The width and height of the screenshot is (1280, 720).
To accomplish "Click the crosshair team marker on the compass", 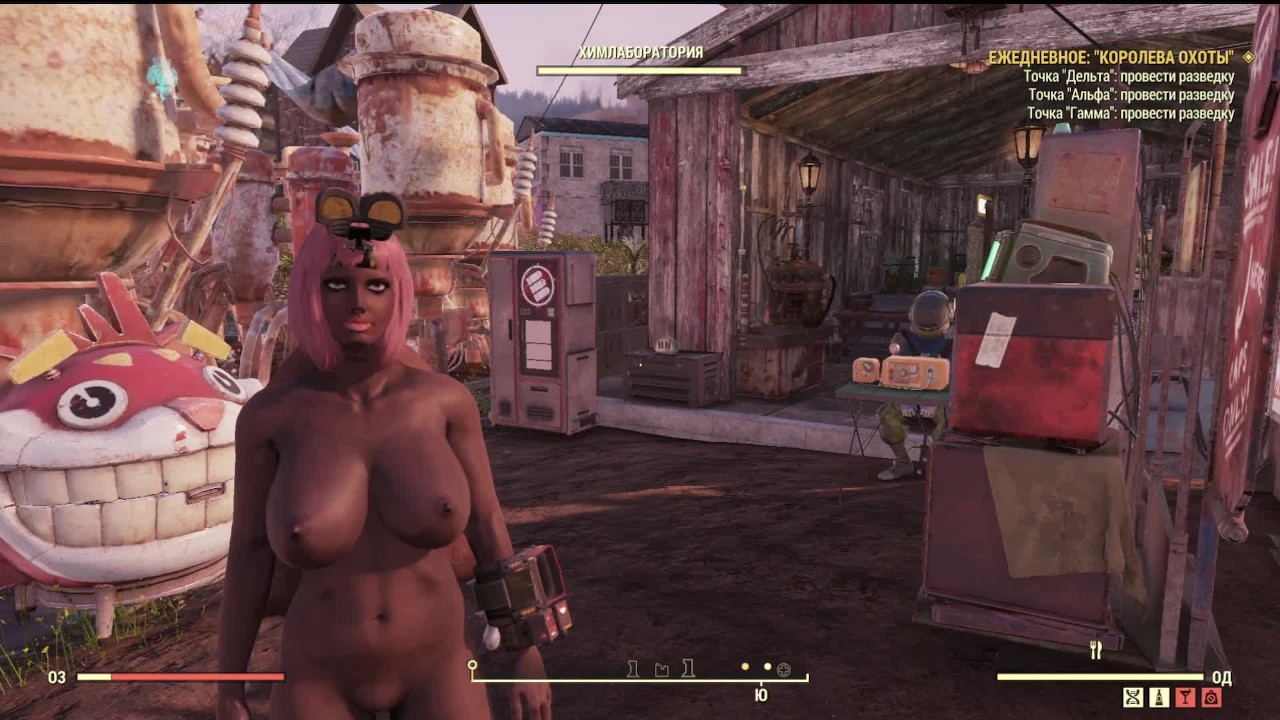I will pos(783,670).
